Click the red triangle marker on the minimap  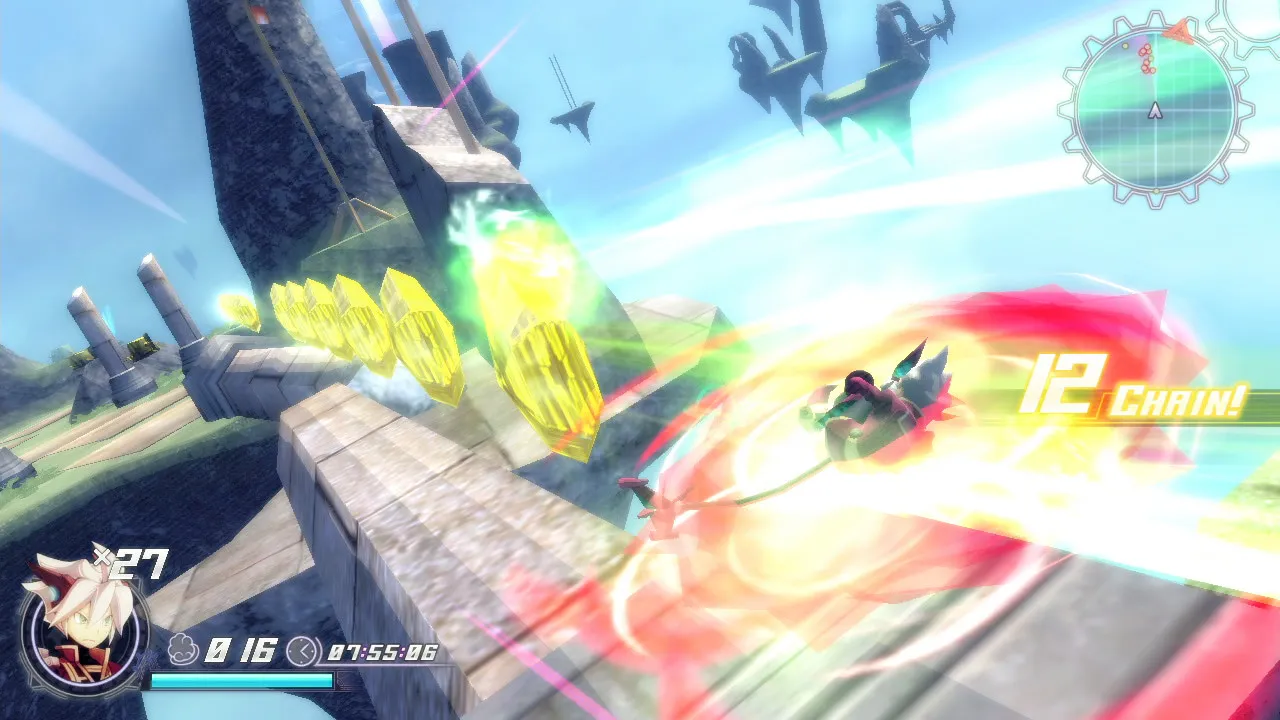pyautogui.click(x=1178, y=30)
